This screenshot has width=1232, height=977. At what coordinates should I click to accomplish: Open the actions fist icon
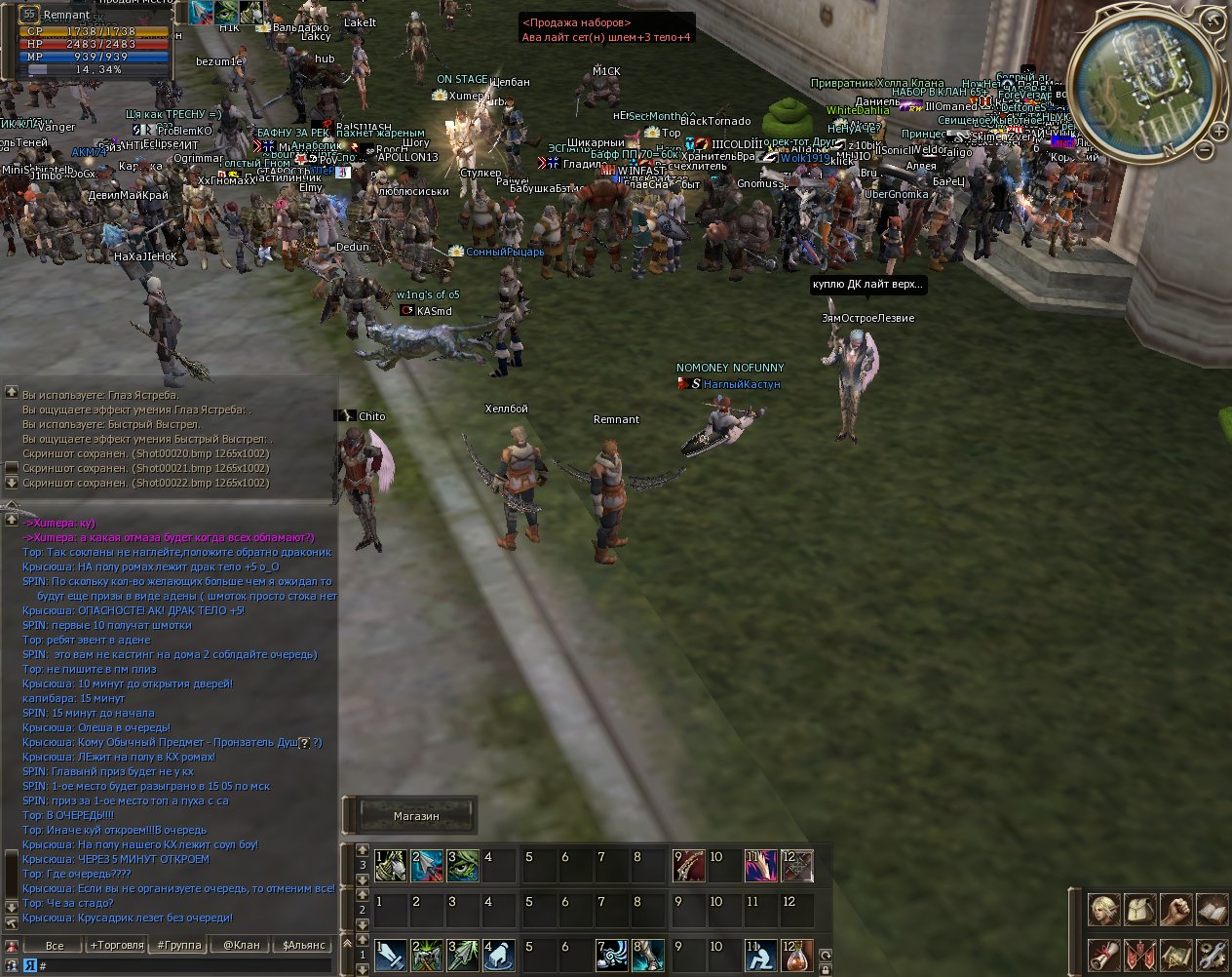pos(1176,909)
